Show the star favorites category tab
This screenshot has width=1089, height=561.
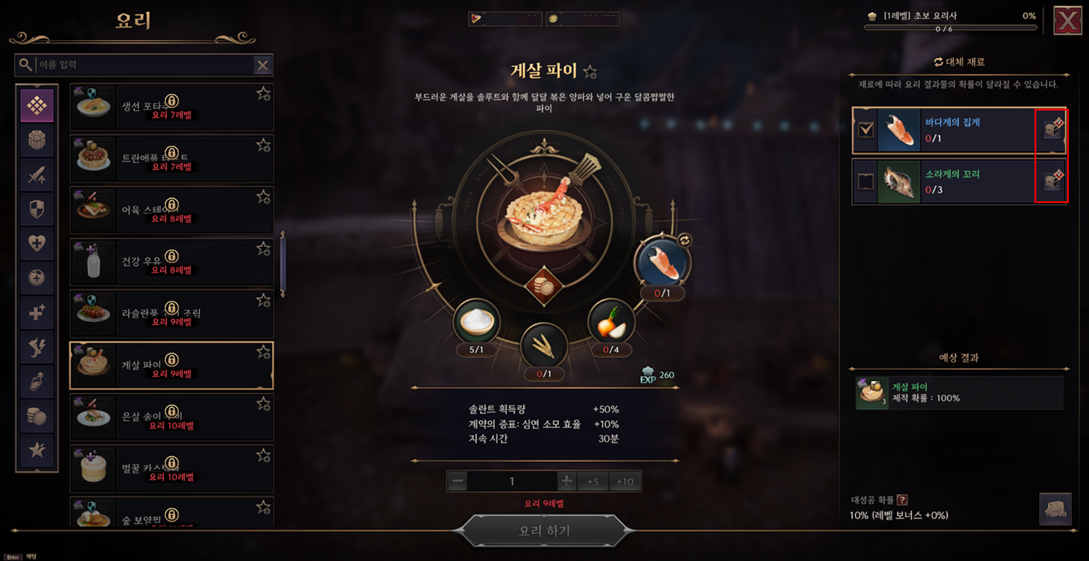(x=37, y=450)
